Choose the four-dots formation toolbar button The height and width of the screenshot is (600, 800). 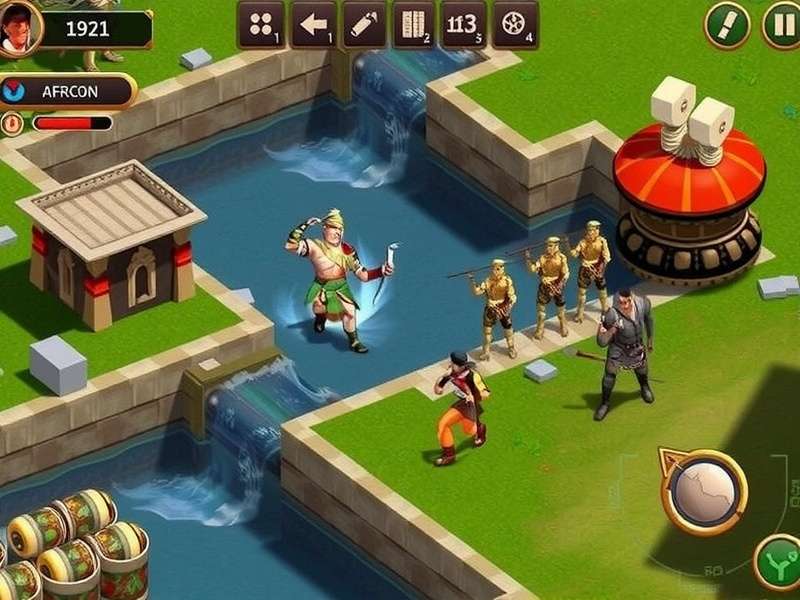click(261, 24)
